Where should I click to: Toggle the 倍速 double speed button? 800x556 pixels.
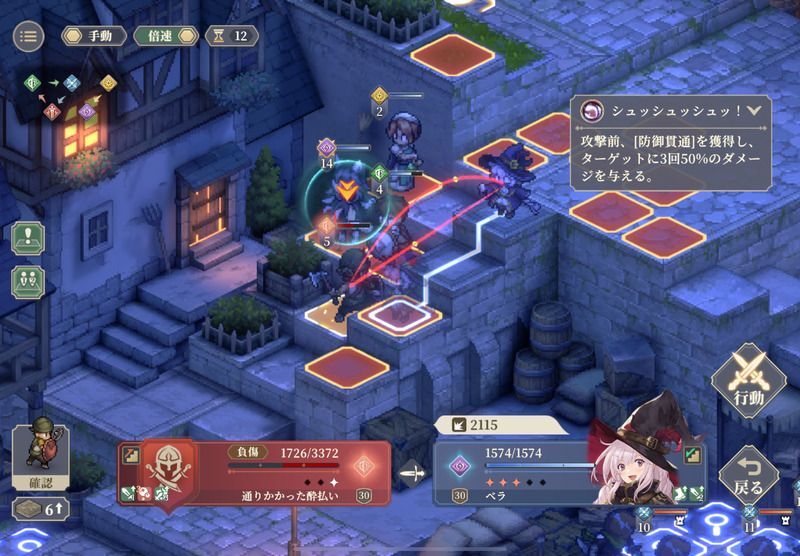click(160, 36)
